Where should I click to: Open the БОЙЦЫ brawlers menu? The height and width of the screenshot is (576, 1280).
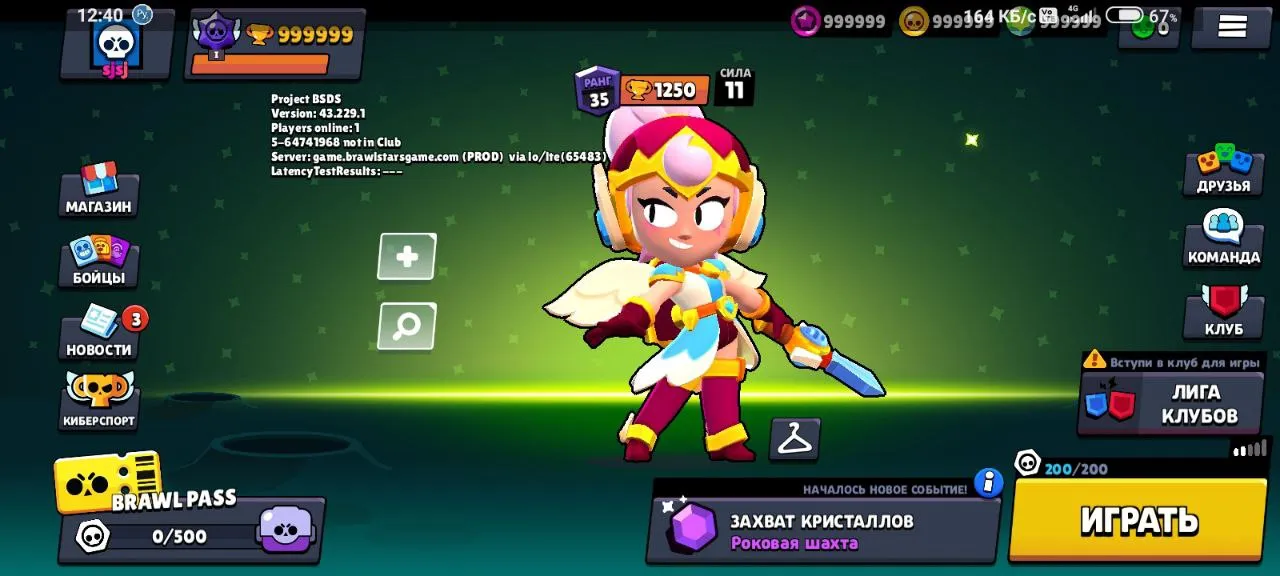pyautogui.click(x=99, y=261)
